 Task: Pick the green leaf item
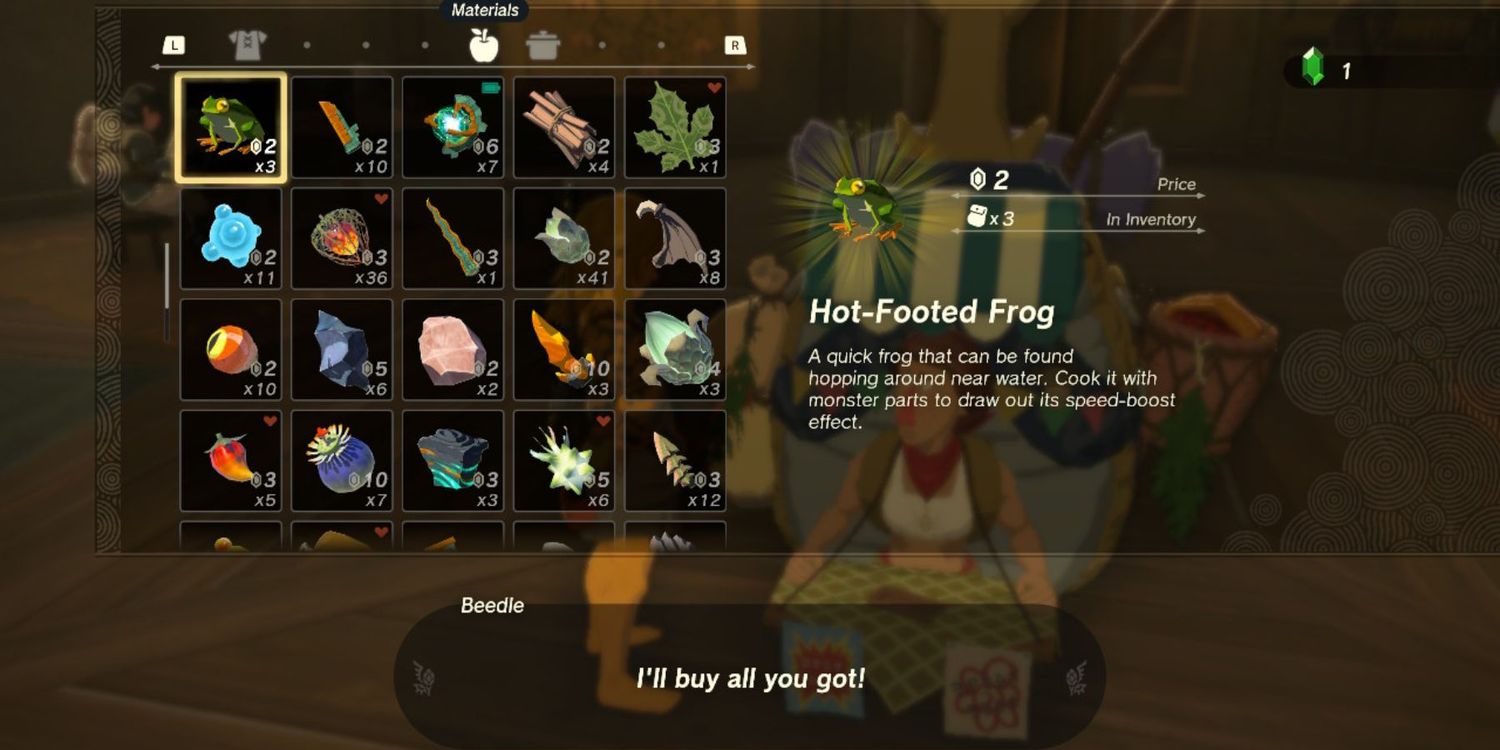point(675,128)
